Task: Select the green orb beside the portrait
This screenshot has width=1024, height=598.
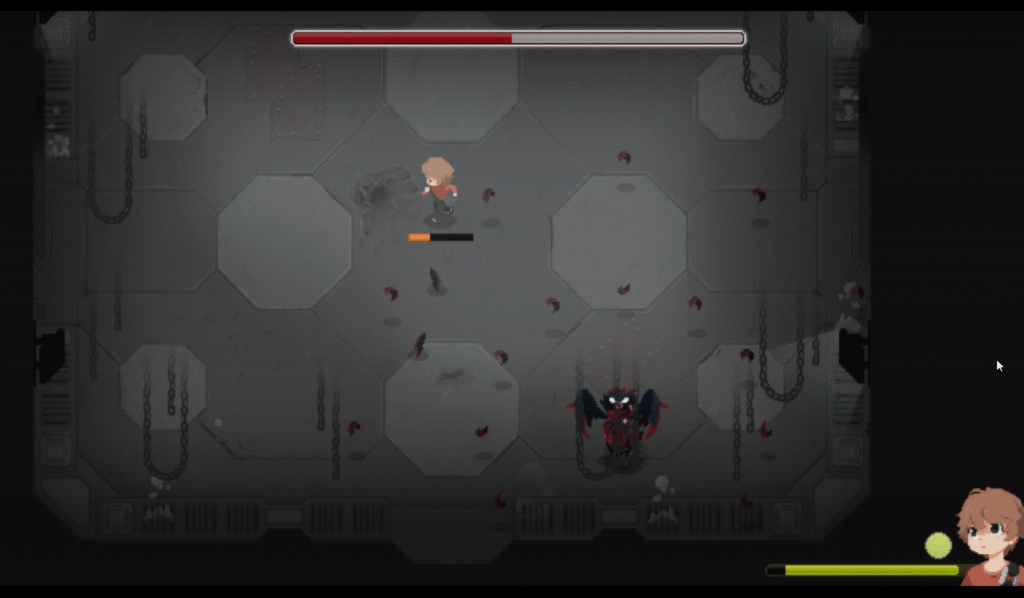Action: click(938, 545)
